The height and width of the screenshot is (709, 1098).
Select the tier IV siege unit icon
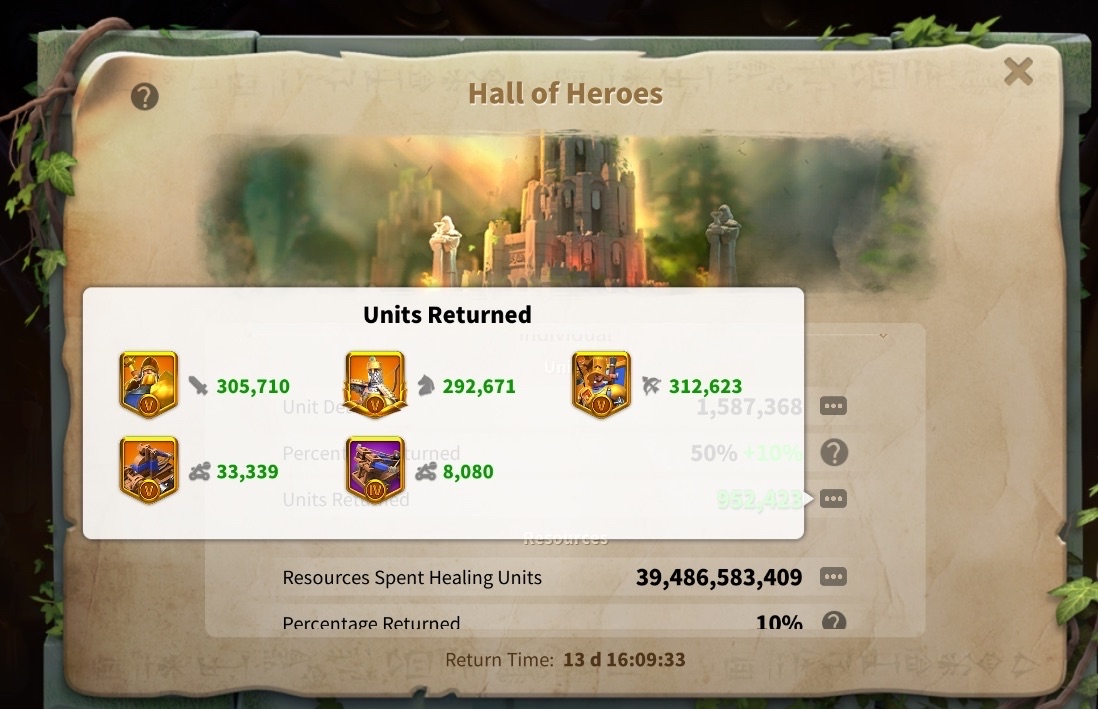coord(375,469)
